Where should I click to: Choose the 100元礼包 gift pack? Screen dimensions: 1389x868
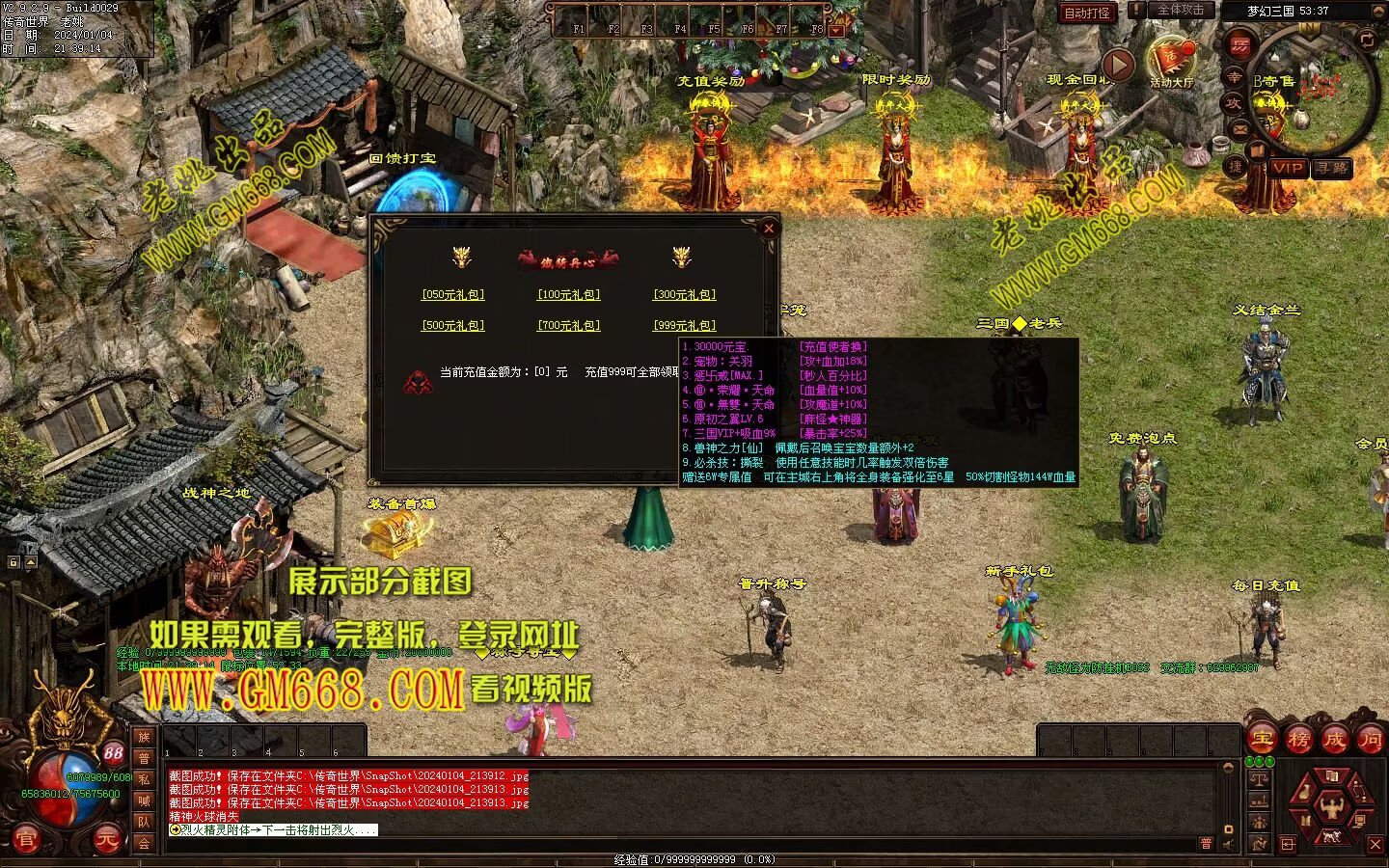pos(568,295)
